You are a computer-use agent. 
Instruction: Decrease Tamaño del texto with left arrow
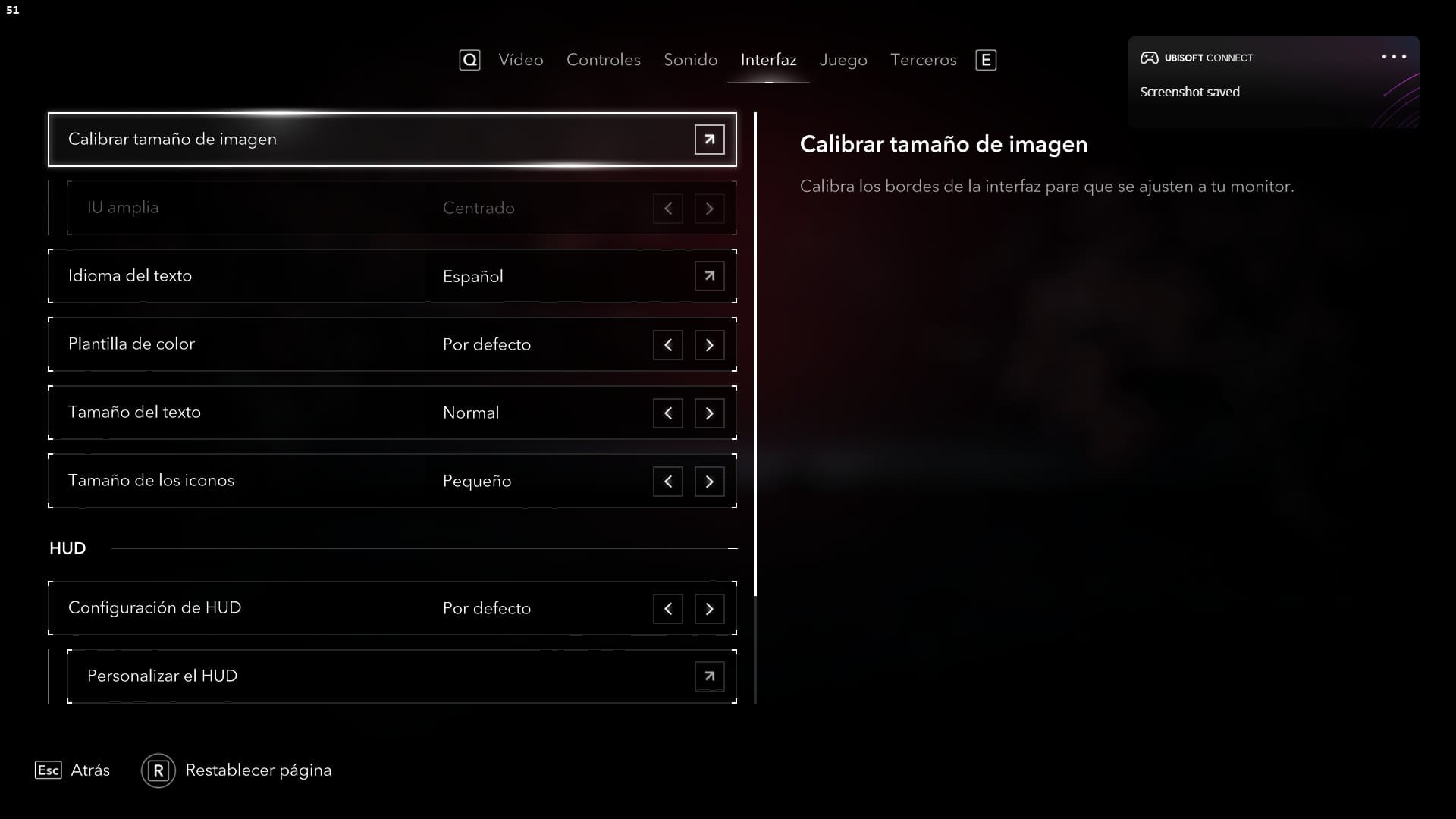[x=667, y=413]
